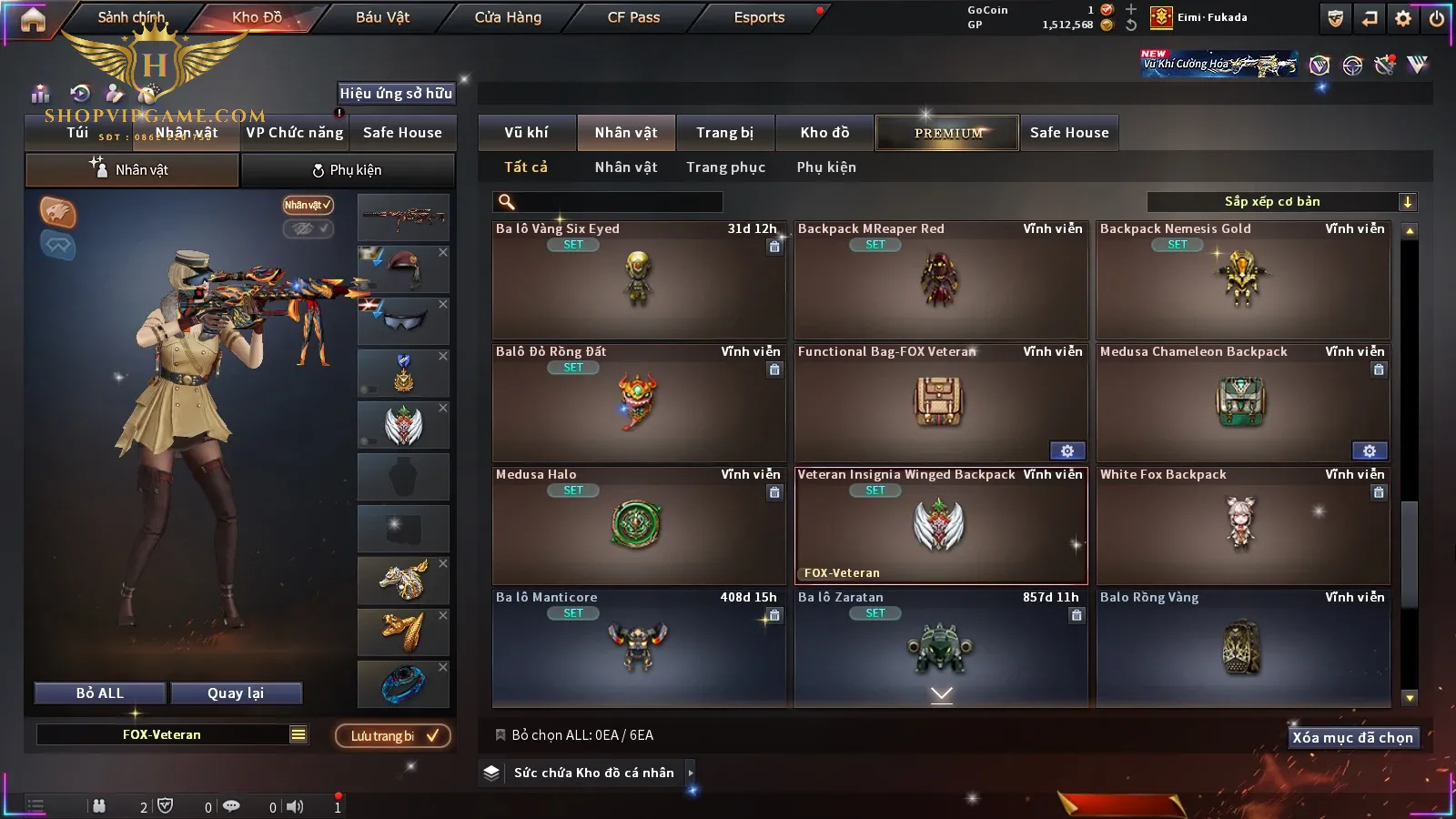
Task: Choose the Phụ kiện sub-tab in left panel
Action: coord(348,170)
